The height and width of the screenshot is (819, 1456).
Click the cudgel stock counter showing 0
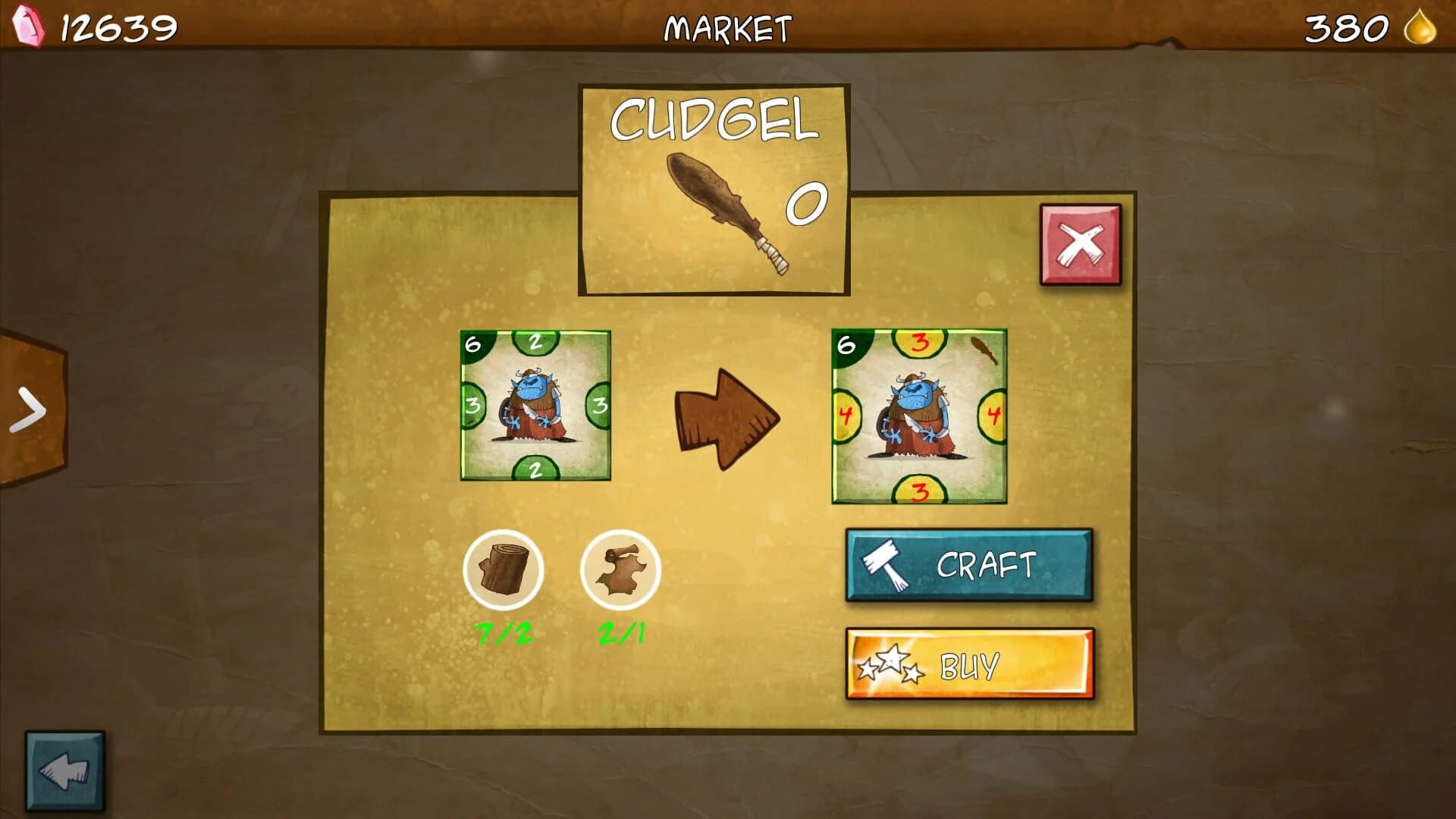[808, 205]
